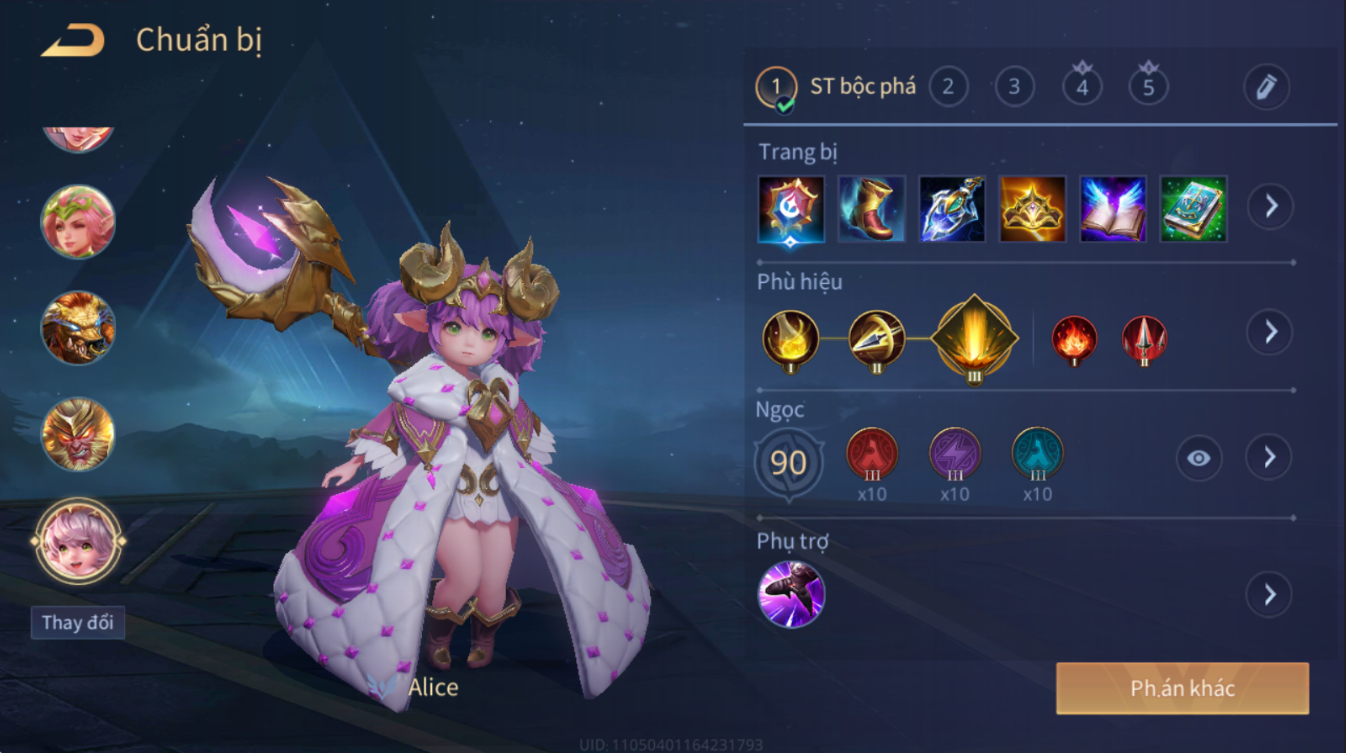1346x753 pixels.
Task: Click the Thay đổi hero change button
Action: [x=77, y=622]
